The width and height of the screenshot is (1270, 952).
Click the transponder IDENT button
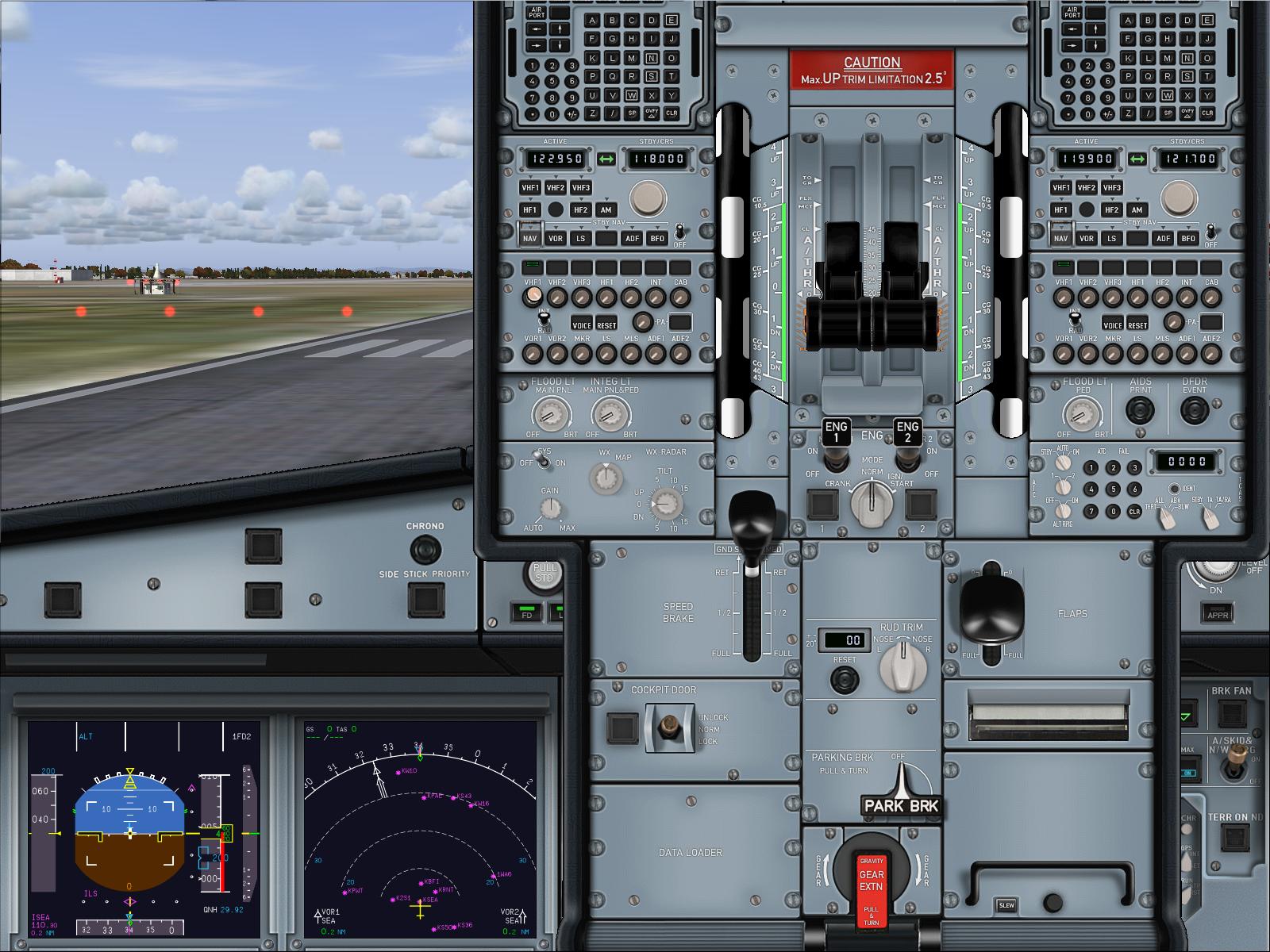(x=1174, y=489)
